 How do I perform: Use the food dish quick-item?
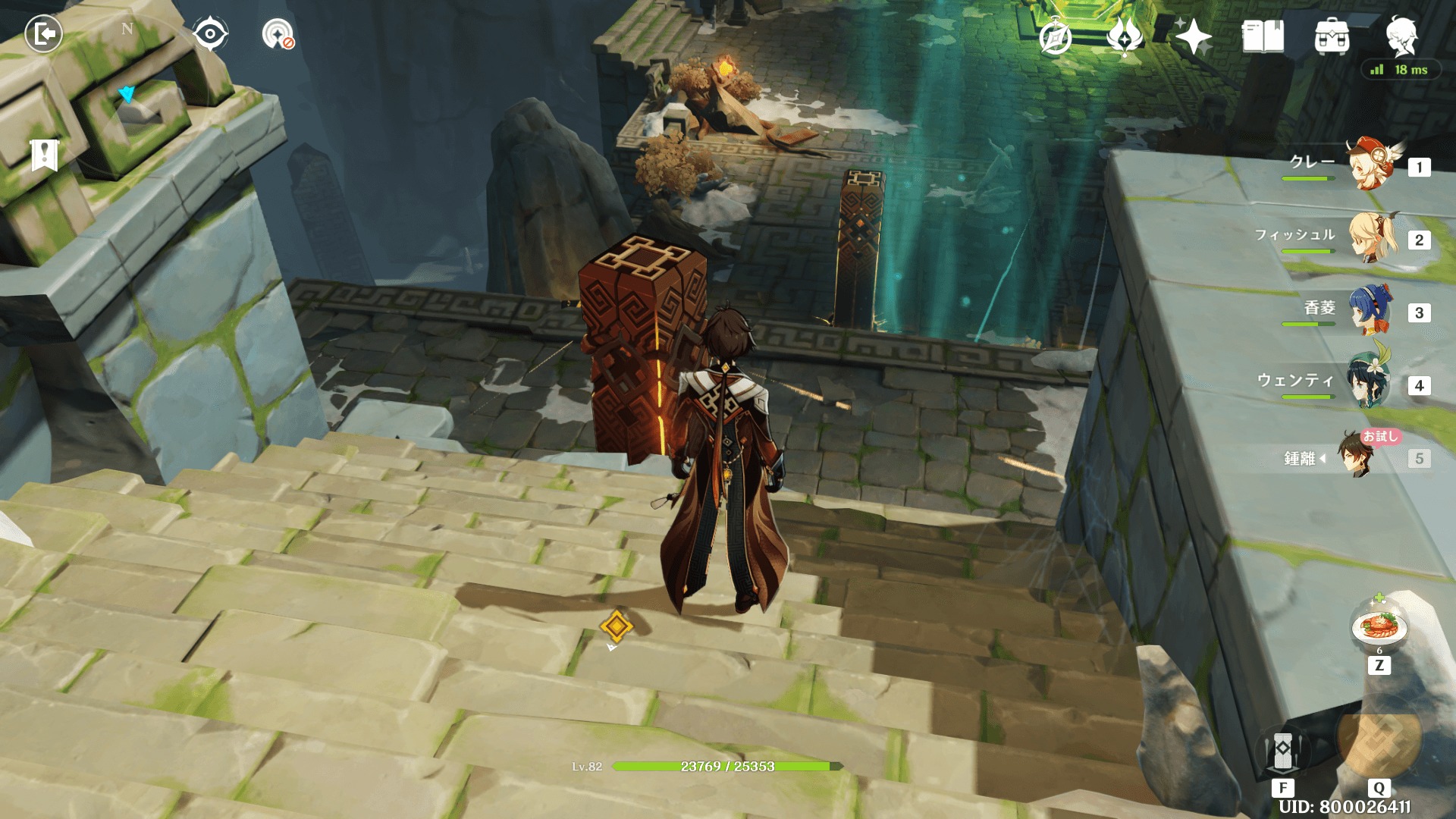click(x=1379, y=628)
